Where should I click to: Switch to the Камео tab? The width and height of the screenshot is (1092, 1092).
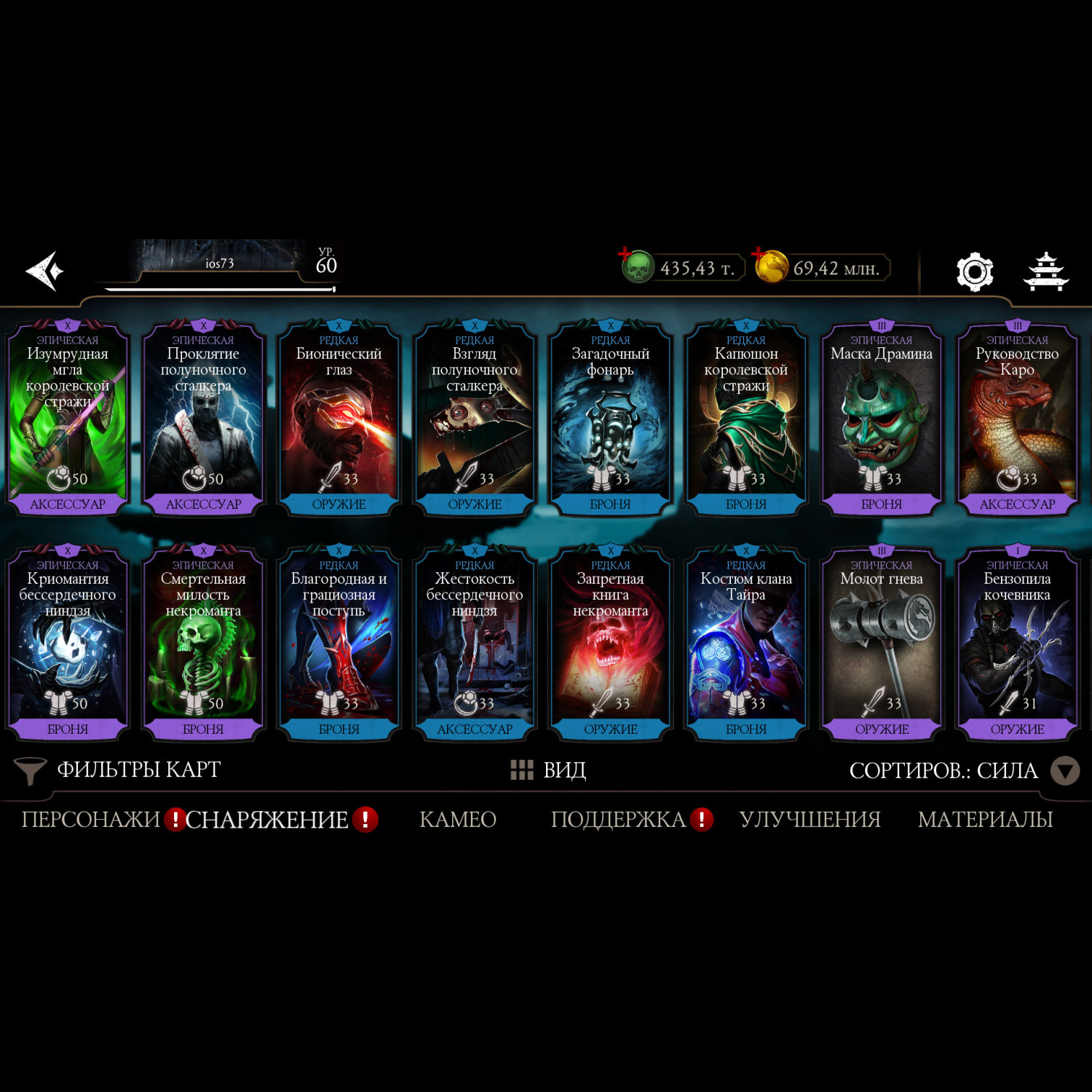[x=458, y=820]
